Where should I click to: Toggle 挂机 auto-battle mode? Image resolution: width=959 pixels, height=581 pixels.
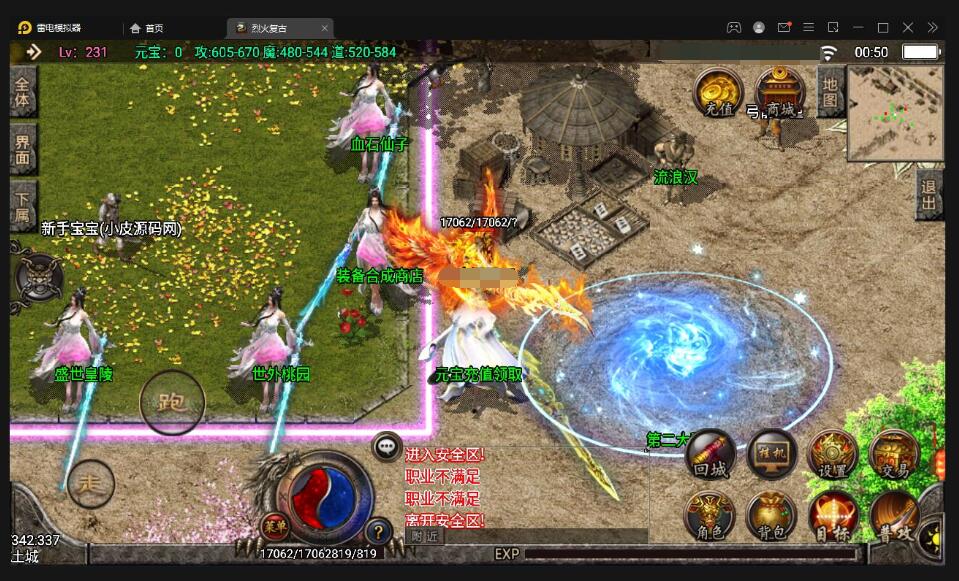coord(773,456)
